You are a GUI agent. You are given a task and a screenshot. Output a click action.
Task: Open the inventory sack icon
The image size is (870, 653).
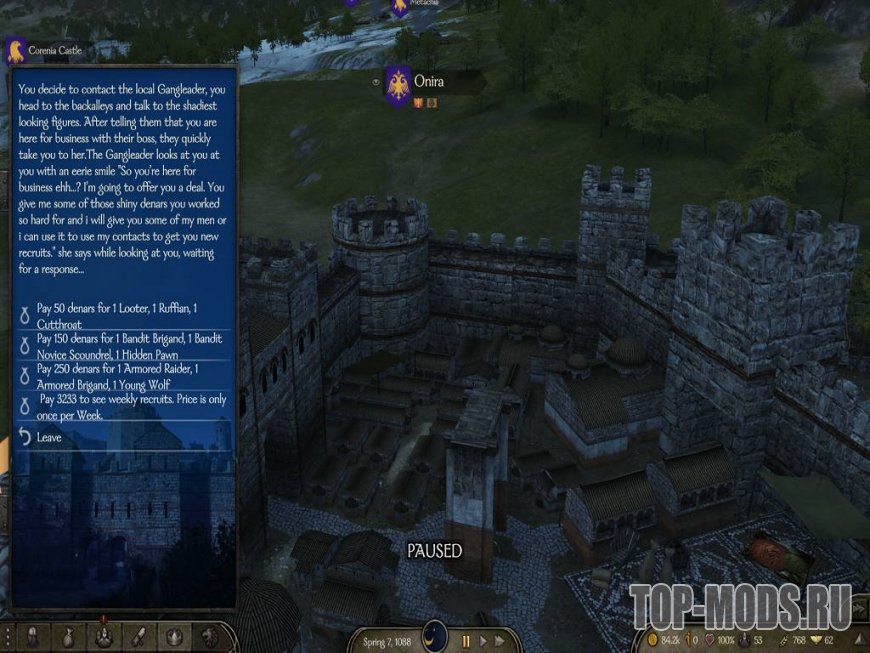tap(67, 637)
